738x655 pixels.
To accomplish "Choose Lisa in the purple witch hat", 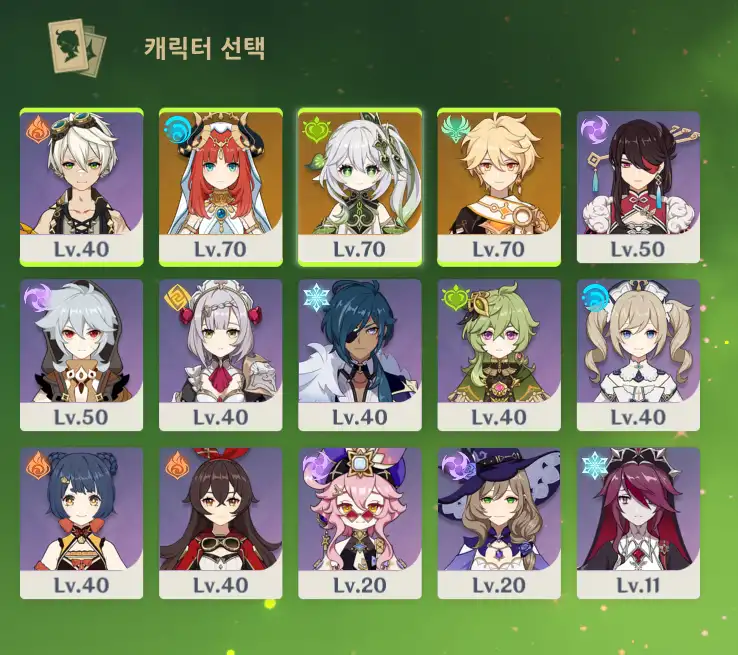I will tap(499, 523).
